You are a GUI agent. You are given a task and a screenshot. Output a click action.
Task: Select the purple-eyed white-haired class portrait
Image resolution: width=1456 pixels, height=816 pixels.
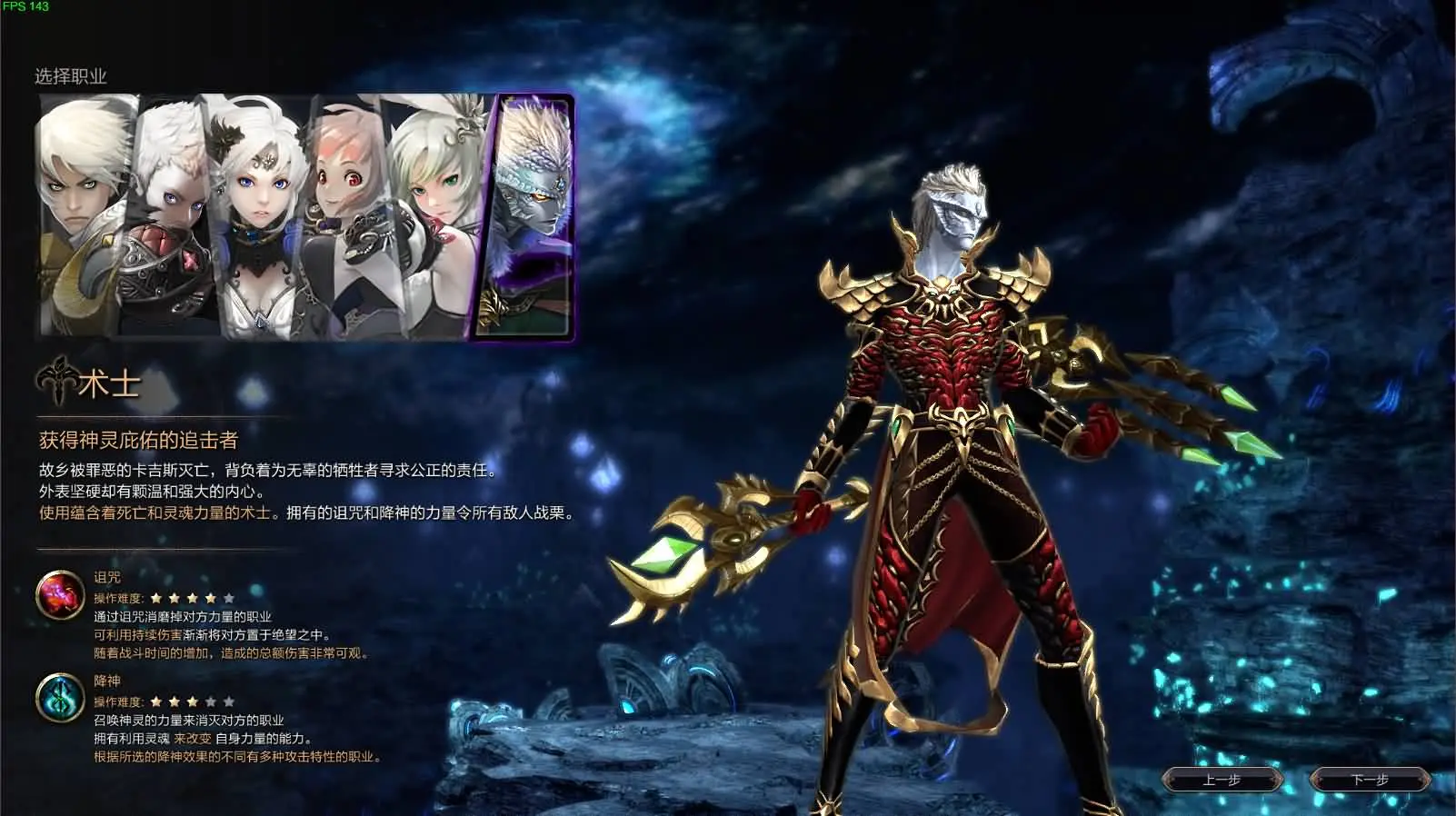click(x=168, y=209)
